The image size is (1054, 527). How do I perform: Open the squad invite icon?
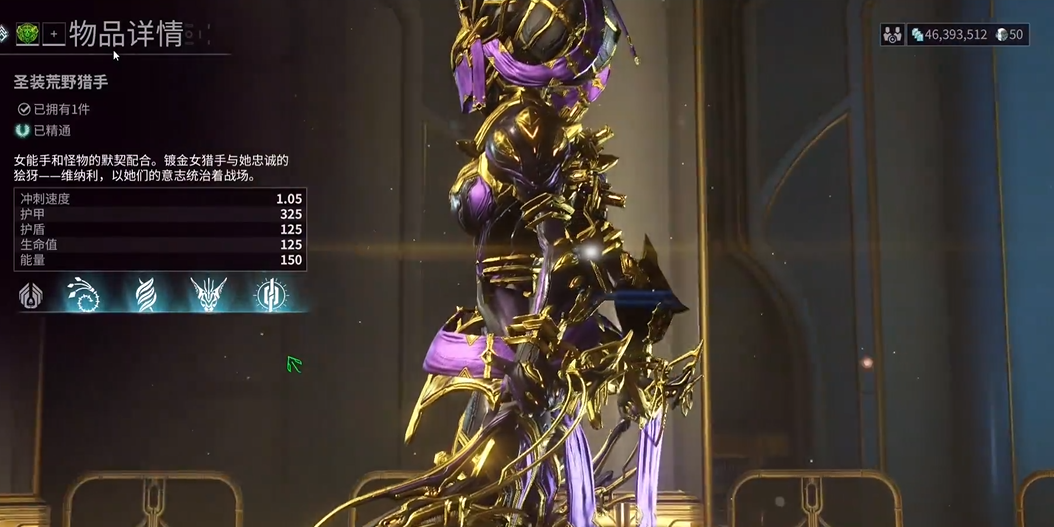892,35
